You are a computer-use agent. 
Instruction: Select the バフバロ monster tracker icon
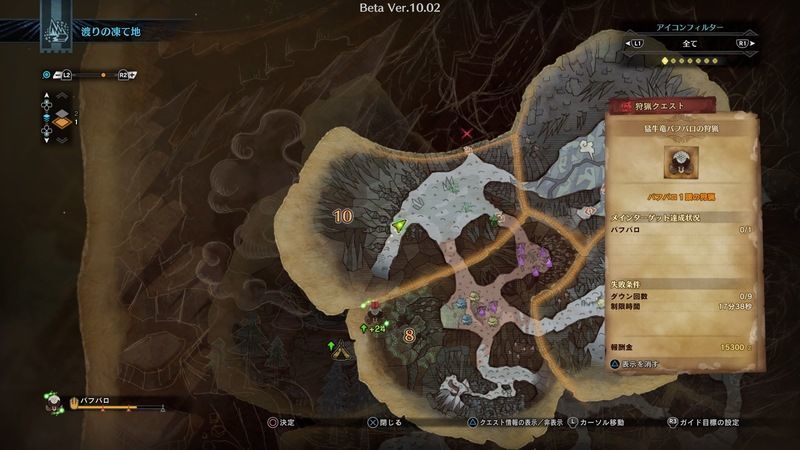(x=54, y=403)
